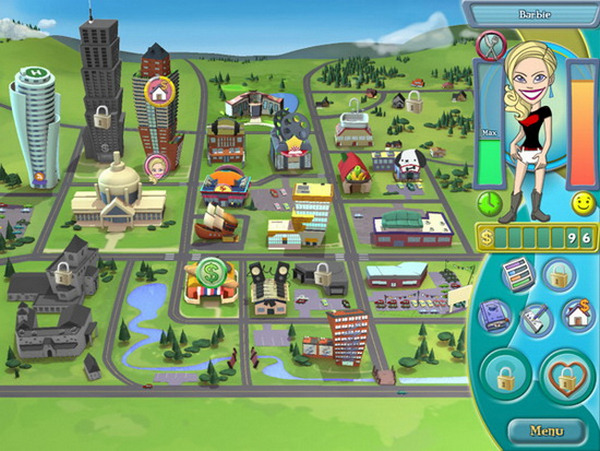Viewport: 600px width, 451px height.
Task: Enter the store with twin loudspeakers
Action: point(268,287)
